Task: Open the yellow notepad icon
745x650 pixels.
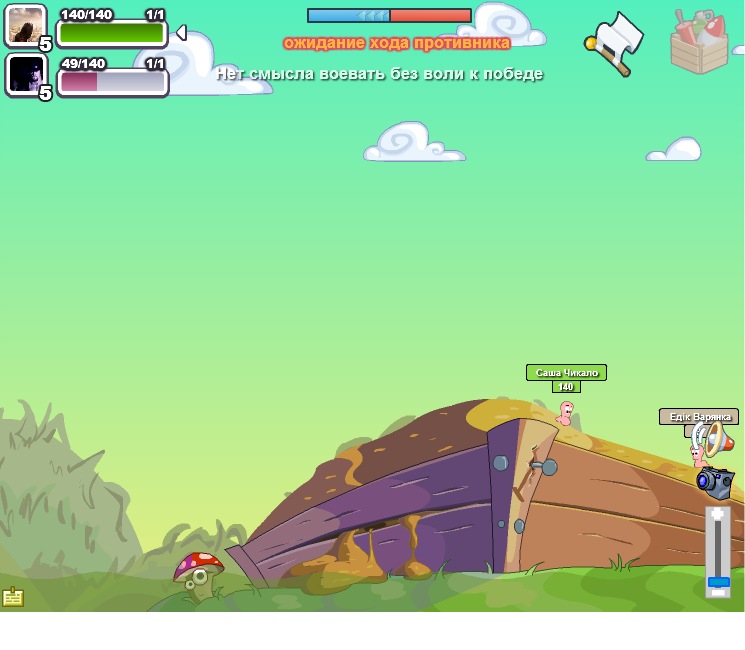Action: coord(13,597)
